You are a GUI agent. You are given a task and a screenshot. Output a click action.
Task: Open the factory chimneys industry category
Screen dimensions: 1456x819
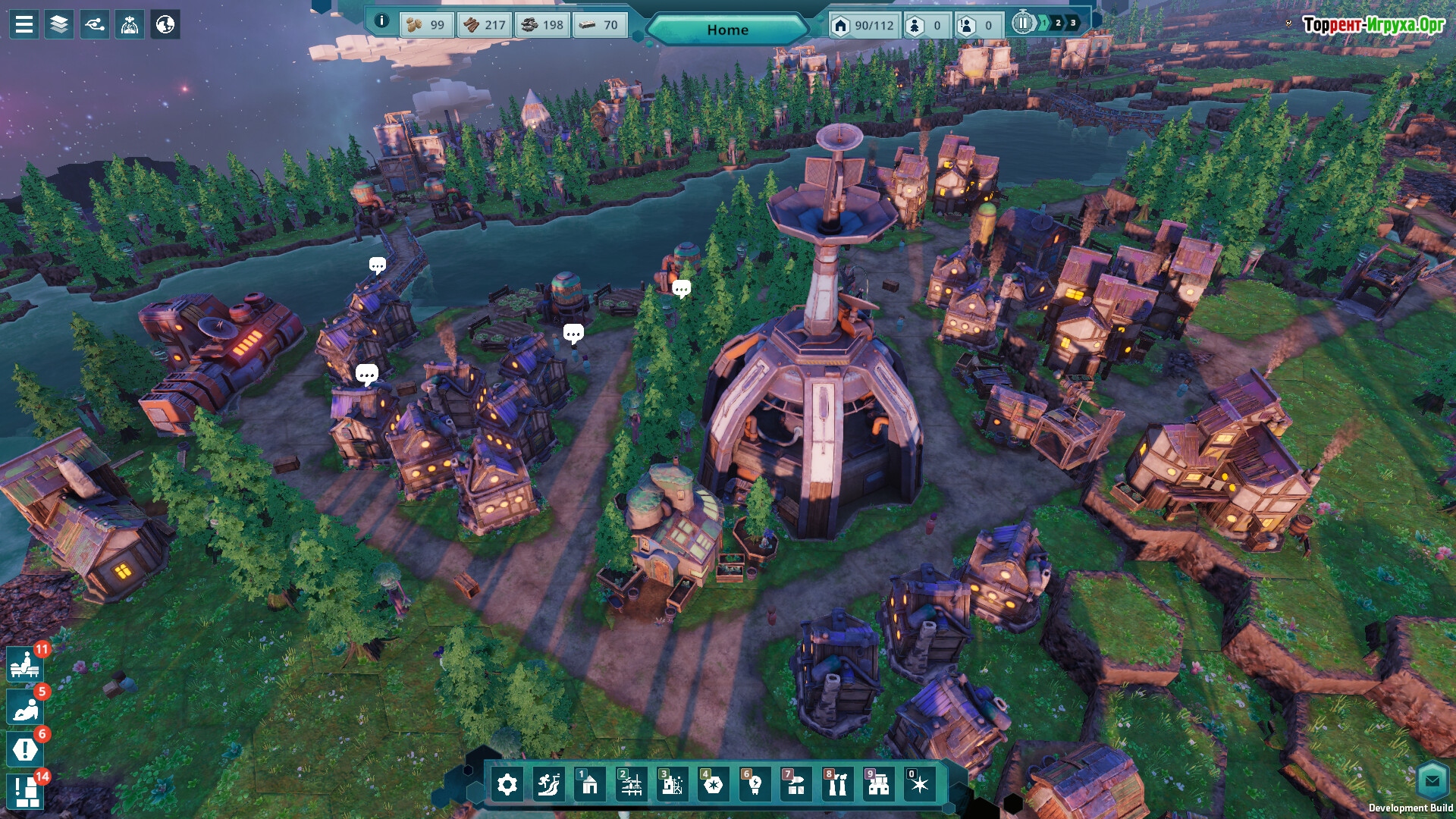pyautogui.click(x=836, y=785)
